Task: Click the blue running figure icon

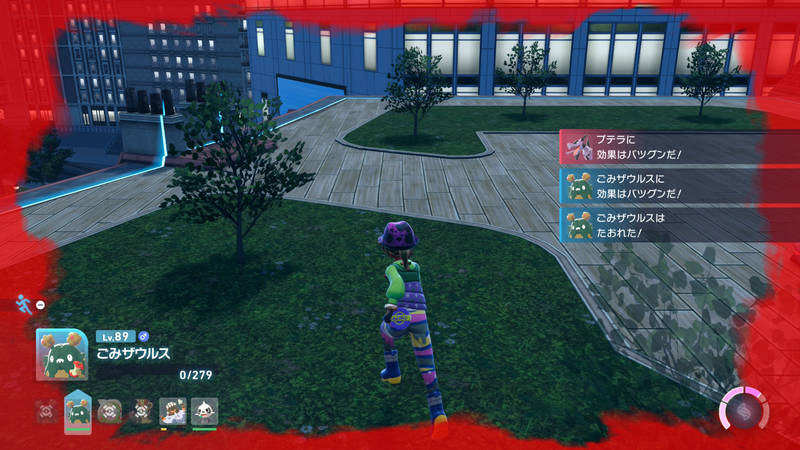Action: 22,303
